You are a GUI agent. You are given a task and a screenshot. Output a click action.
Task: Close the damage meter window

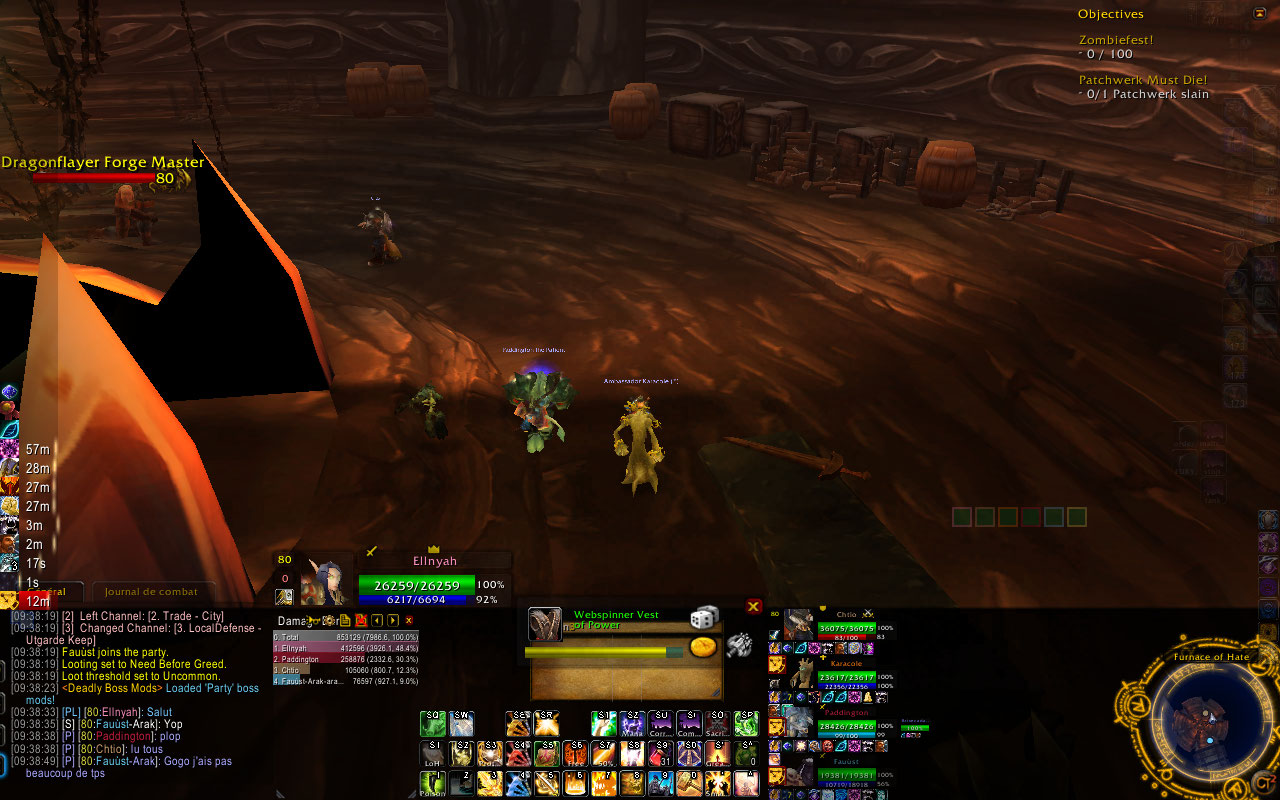point(408,621)
